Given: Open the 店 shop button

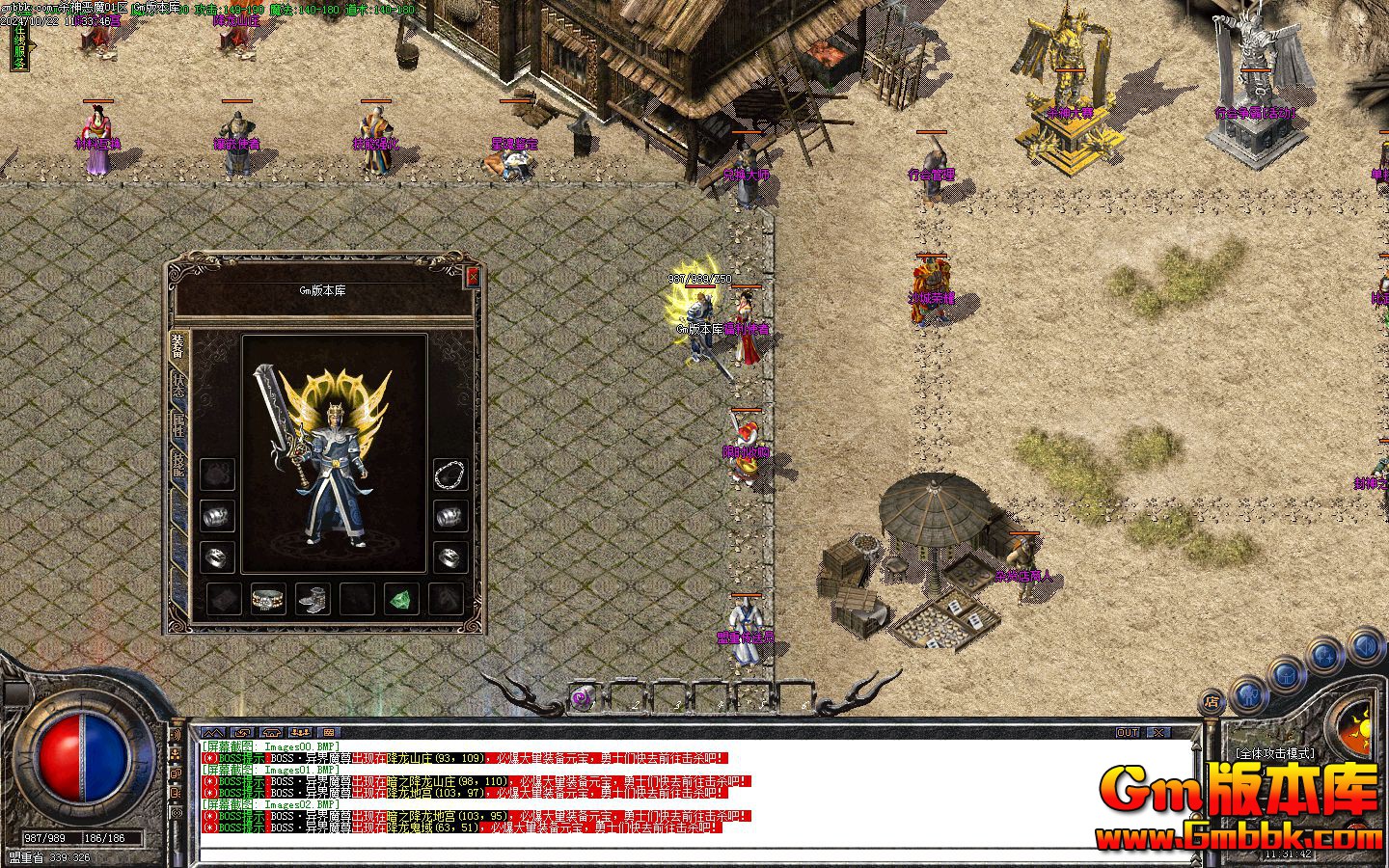Looking at the screenshot, I should pyautogui.click(x=1212, y=702).
